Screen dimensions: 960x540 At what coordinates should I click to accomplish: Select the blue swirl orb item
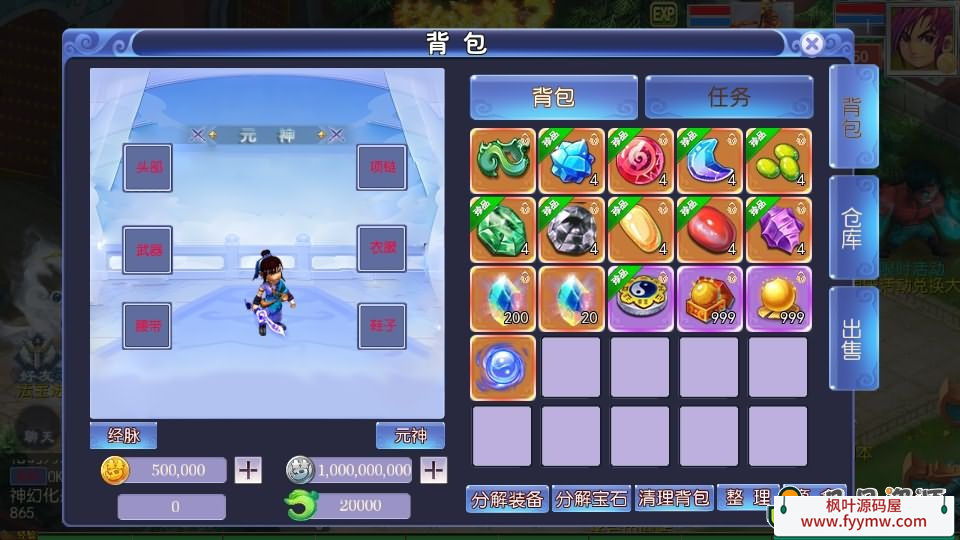click(x=502, y=367)
